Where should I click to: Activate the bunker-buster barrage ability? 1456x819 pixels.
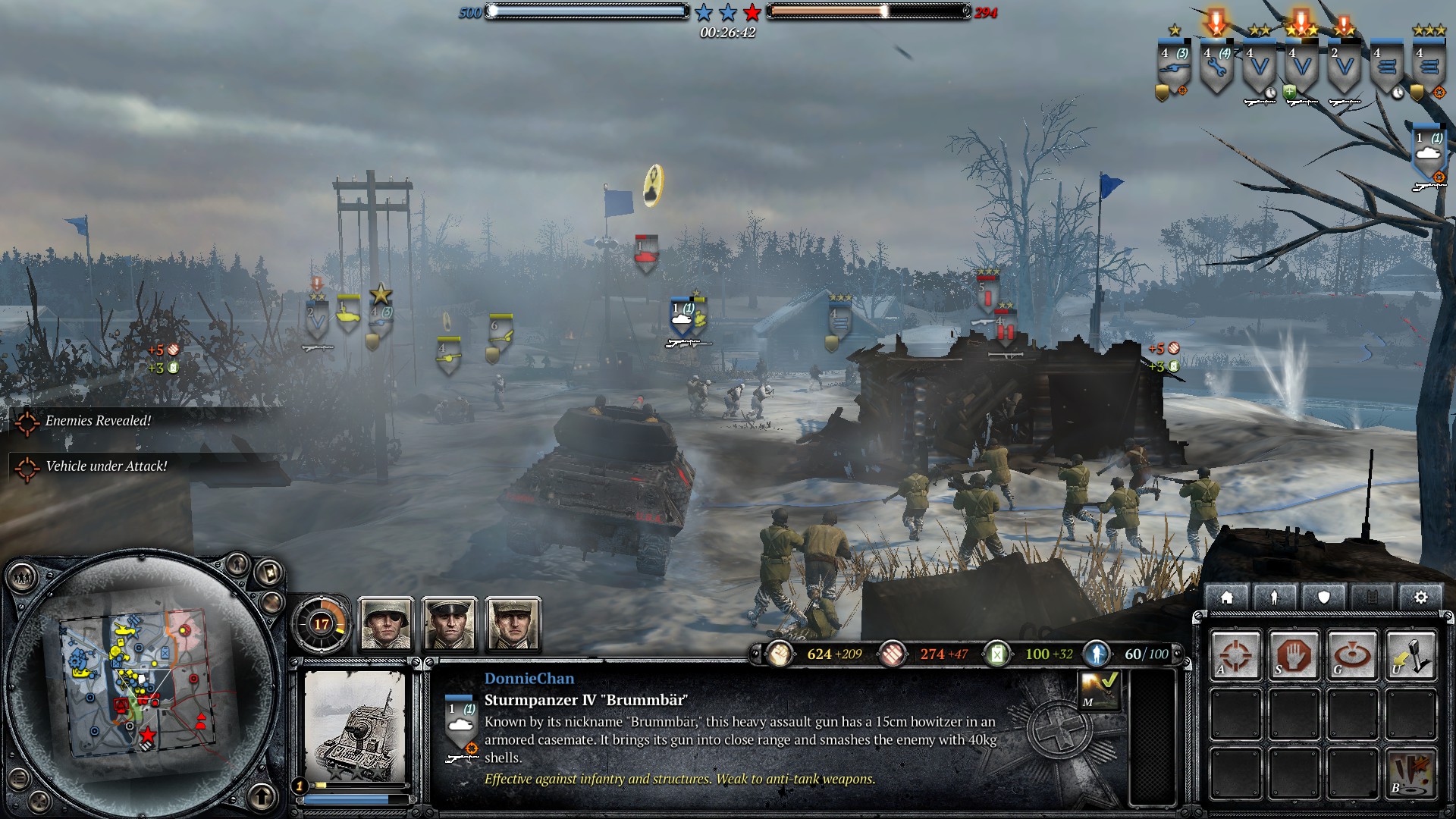click(x=1410, y=773)
